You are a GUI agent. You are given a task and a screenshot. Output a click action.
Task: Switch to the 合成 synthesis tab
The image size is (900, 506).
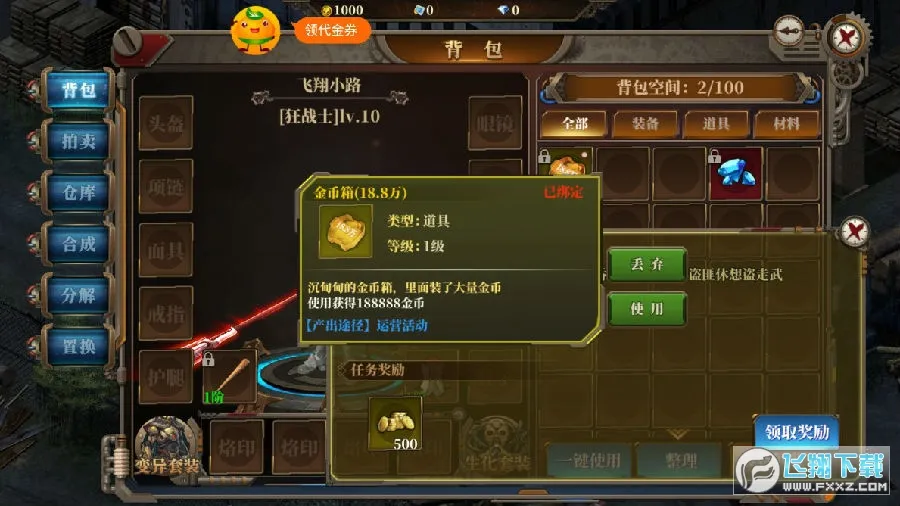(x=78, y=243)
